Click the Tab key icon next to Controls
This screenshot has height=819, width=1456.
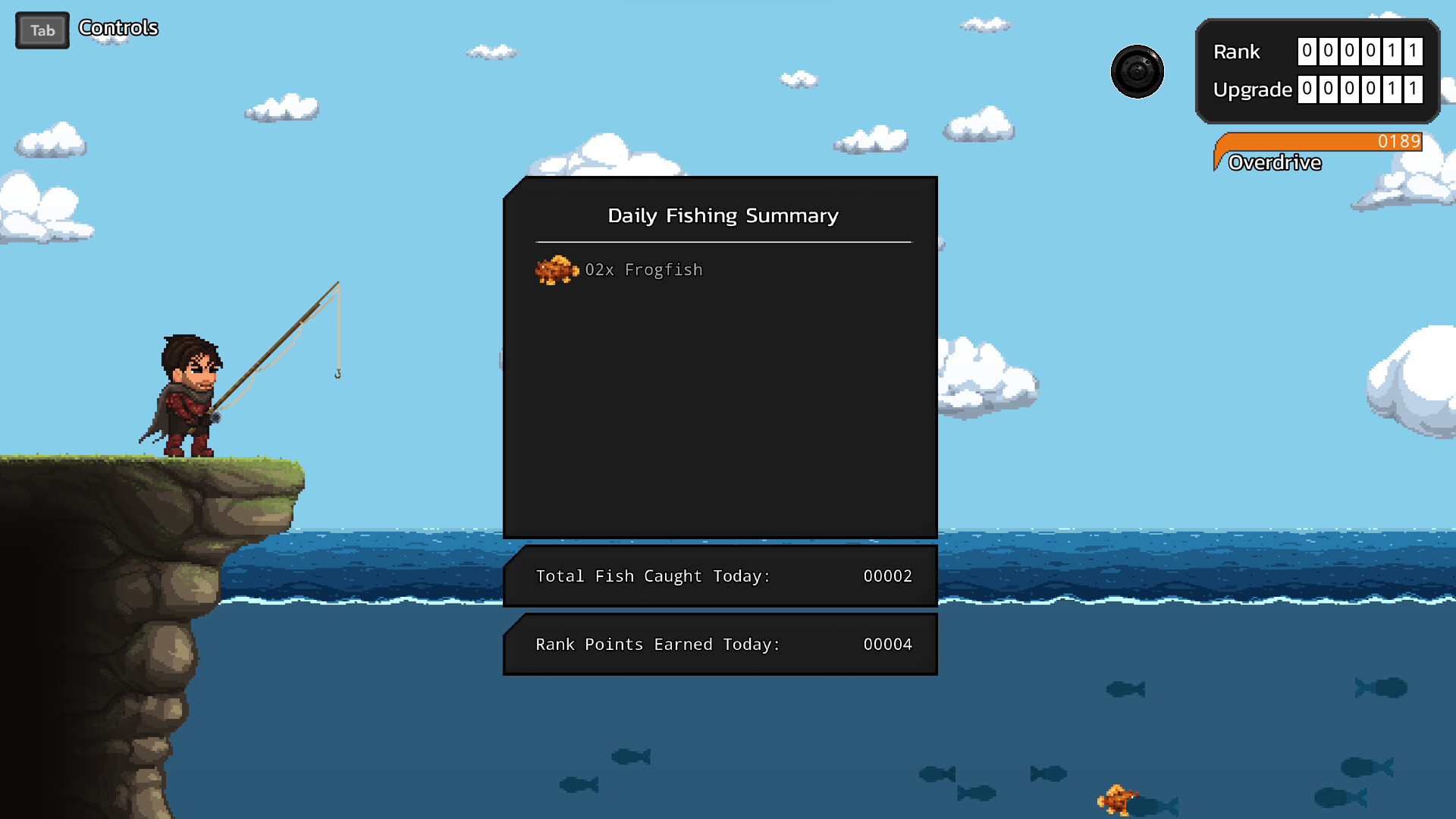point(42,30)
